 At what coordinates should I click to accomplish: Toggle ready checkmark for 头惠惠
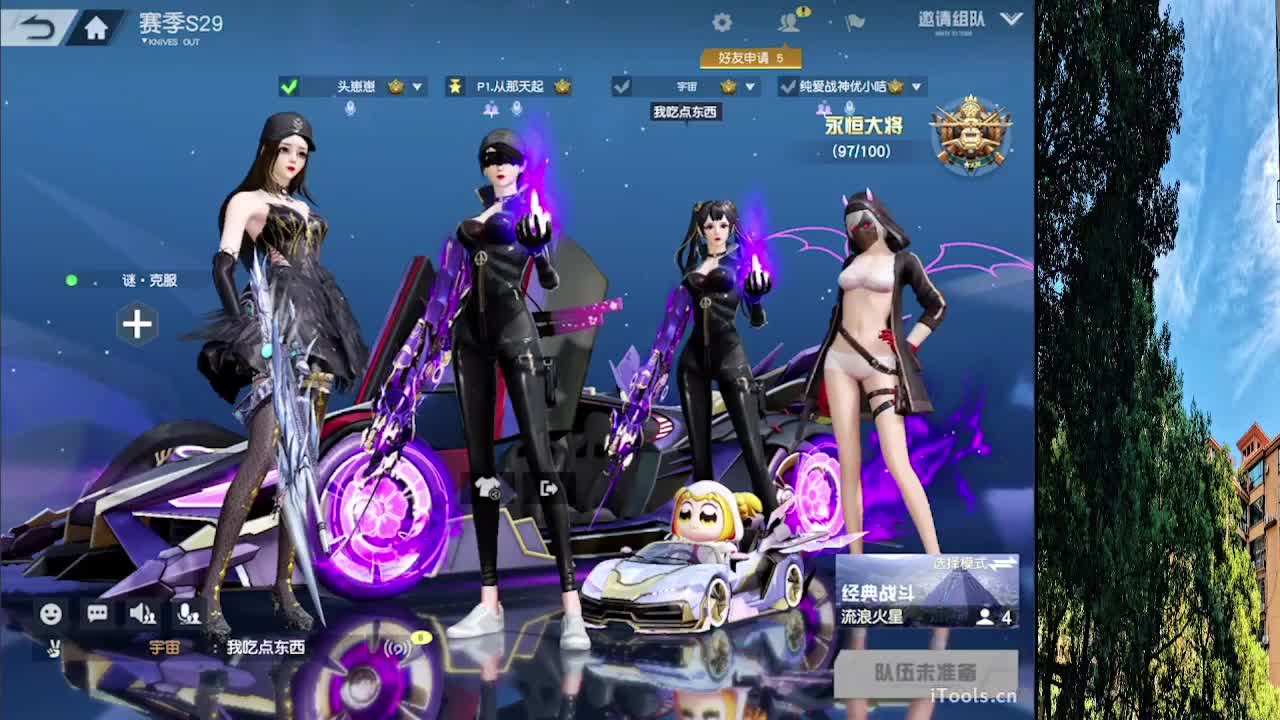click(x=289, y=87)
